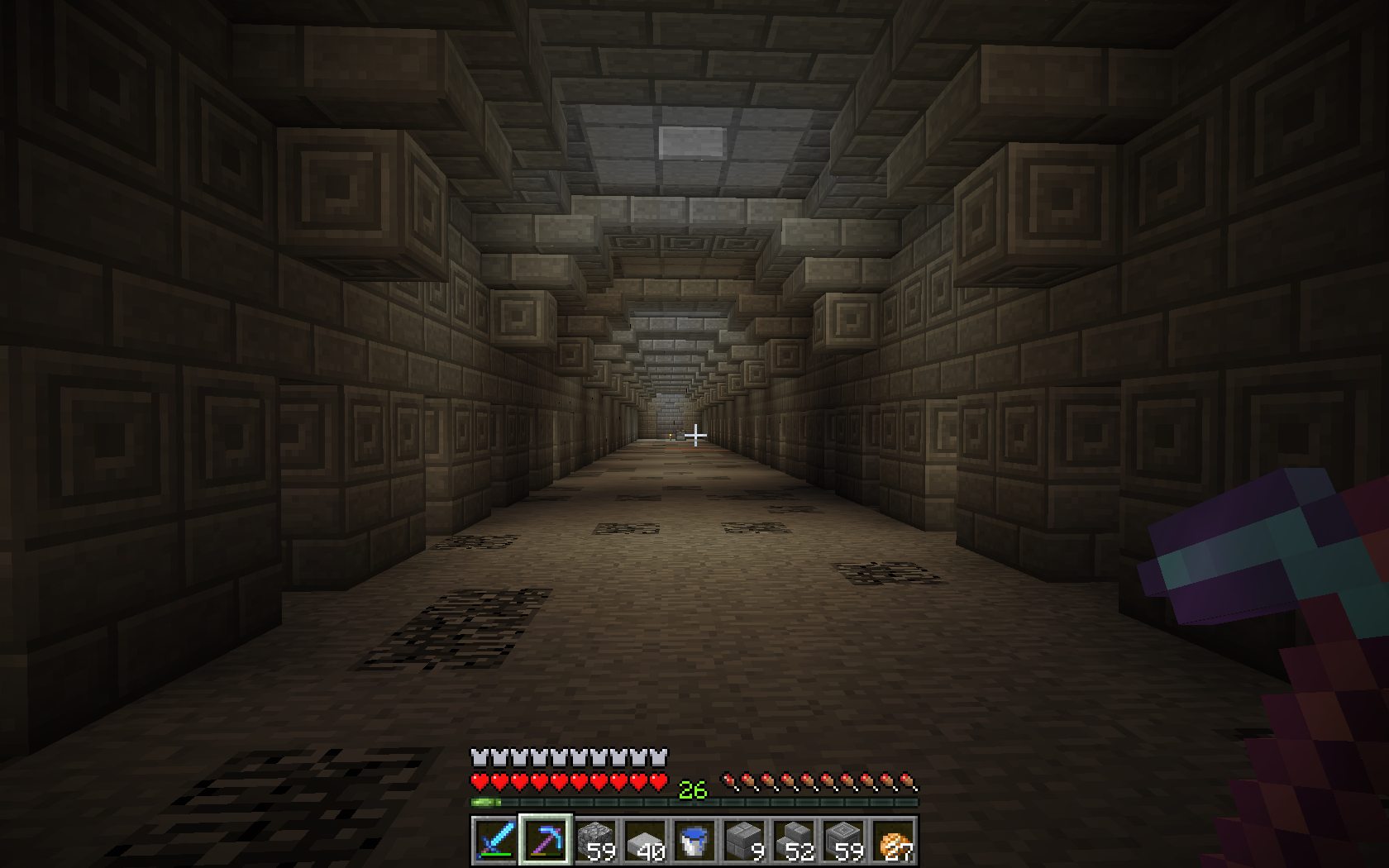Select the diamond sword hotbar slot
The height and width of the screenshot is (868, 1389).
(x=494, y=840)
